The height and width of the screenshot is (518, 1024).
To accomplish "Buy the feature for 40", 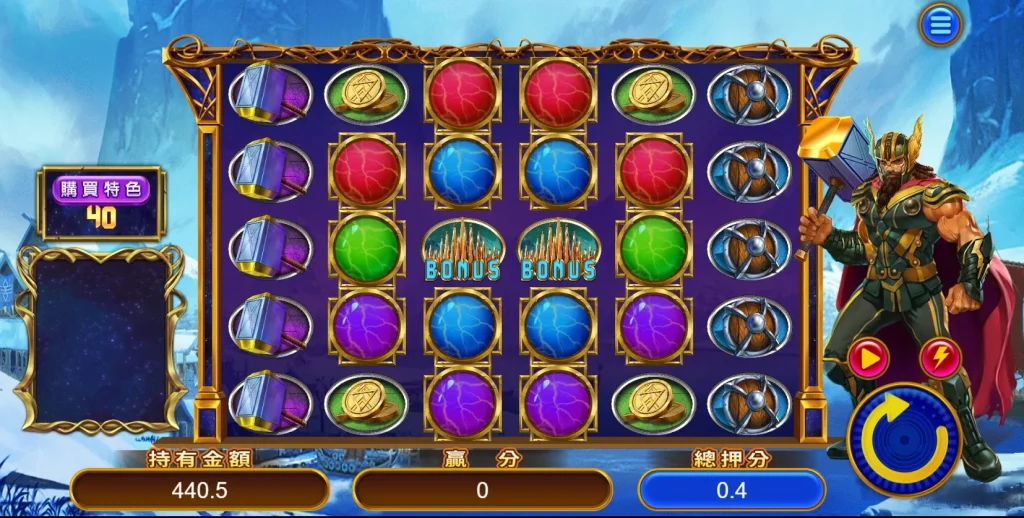I will tap(101, 203).
